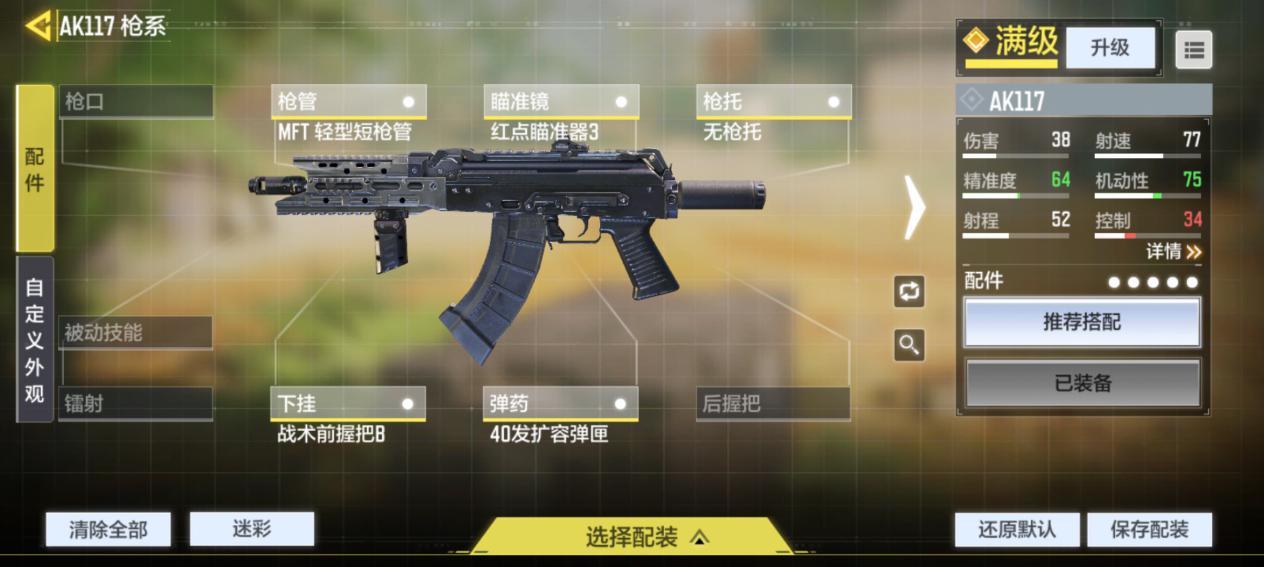
Task: Go back using the yellow arrow
Action: point(39,26)
